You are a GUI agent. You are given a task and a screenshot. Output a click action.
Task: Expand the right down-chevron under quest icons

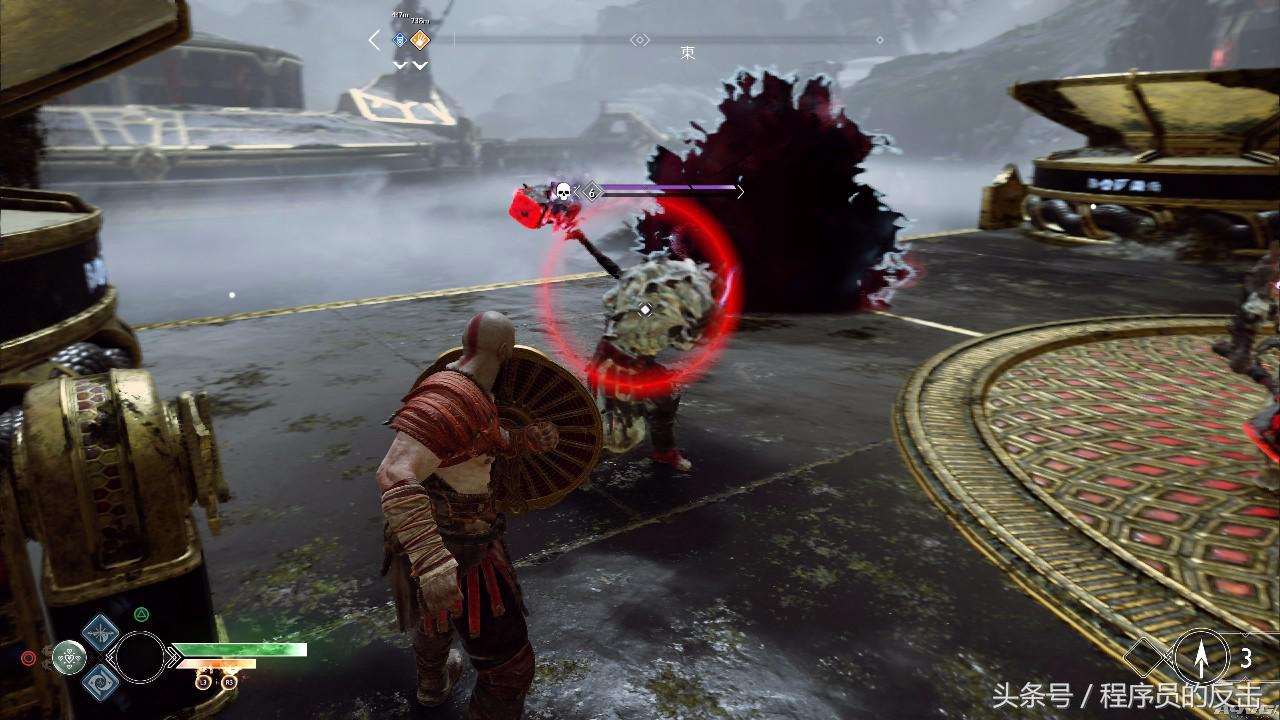[418, 64]
